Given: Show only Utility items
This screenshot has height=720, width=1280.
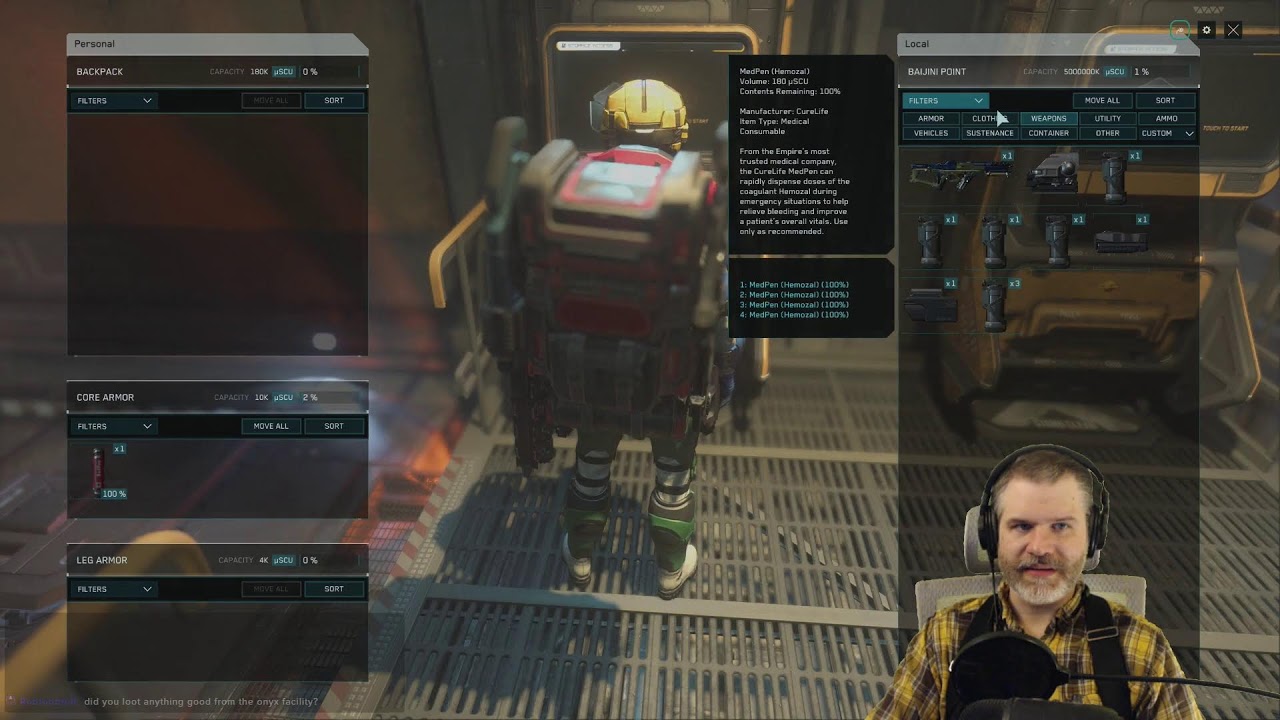Looking at the screenshot, I should [1107, 118].
